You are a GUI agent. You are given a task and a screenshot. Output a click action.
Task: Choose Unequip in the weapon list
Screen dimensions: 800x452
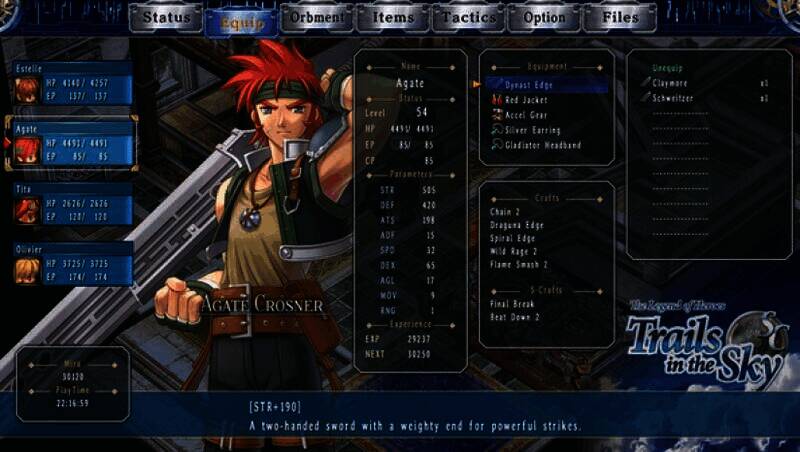(x=665, y=67)
